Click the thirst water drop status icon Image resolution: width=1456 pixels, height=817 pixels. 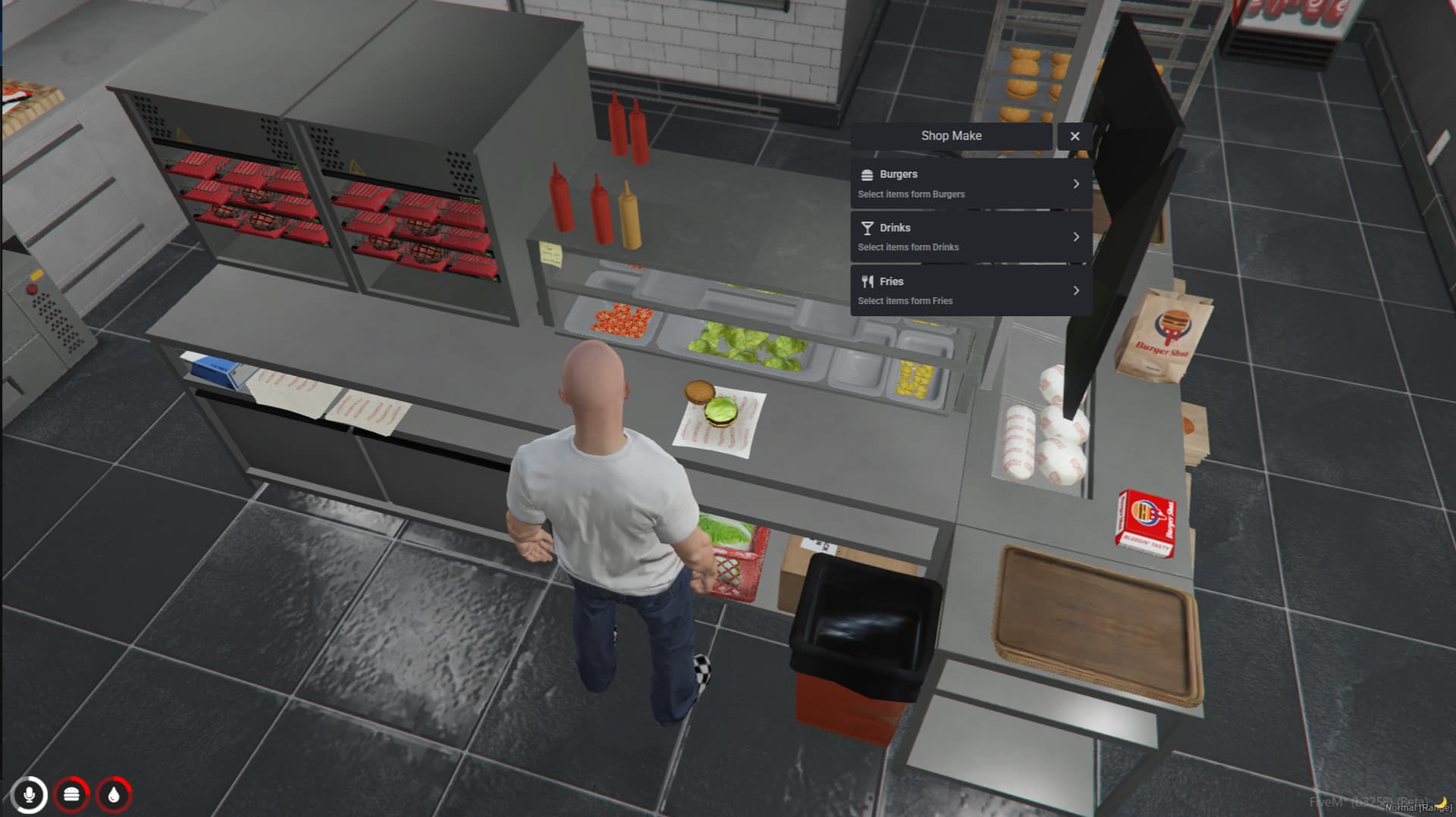point(114,795)
